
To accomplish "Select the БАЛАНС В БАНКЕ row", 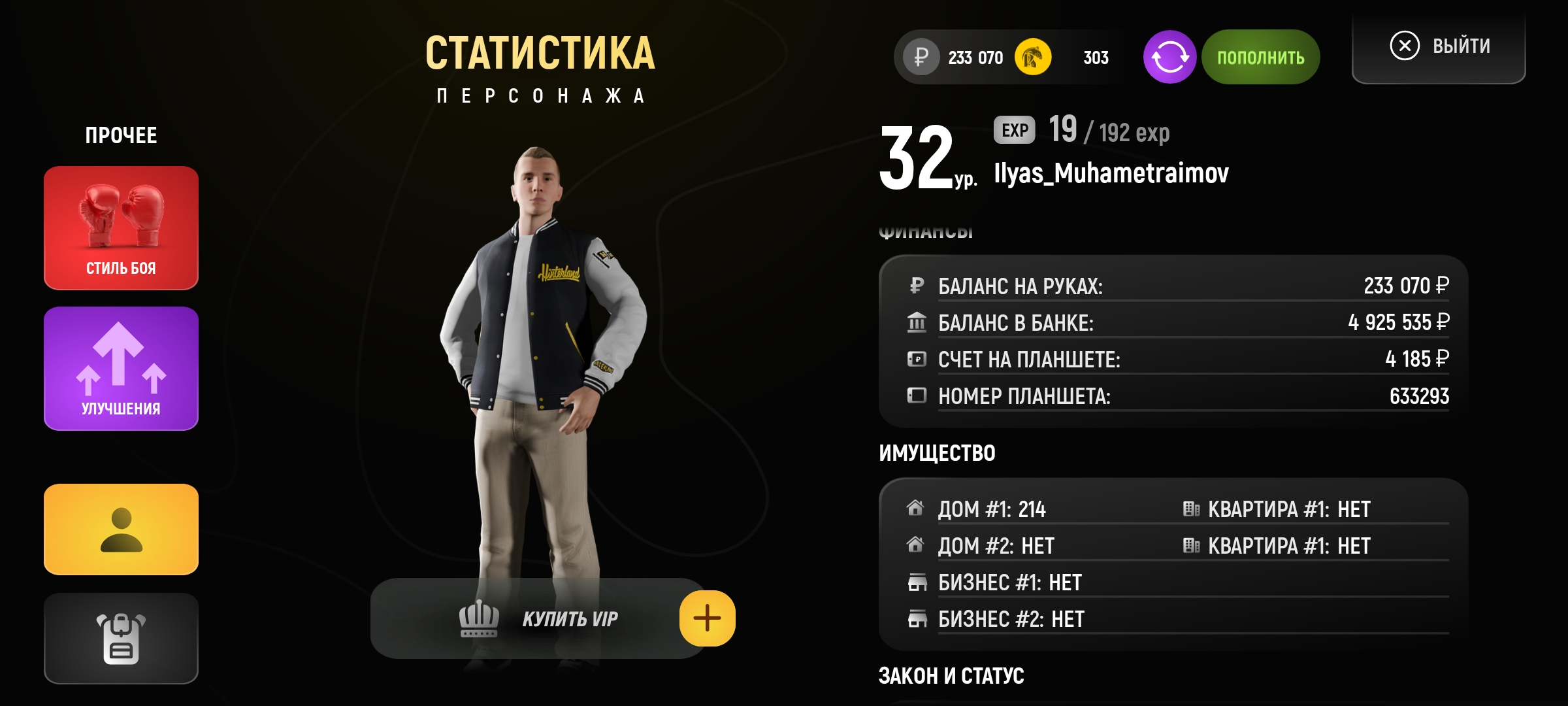I will point(1176,323).
